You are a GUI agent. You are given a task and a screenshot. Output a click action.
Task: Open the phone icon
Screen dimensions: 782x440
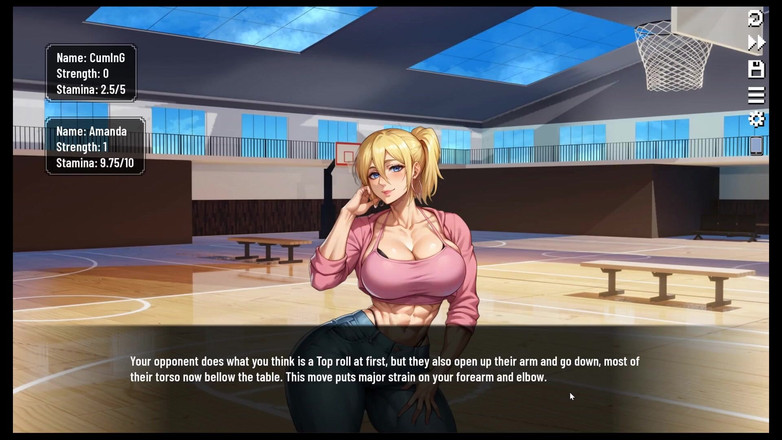(x=756, y=146)
